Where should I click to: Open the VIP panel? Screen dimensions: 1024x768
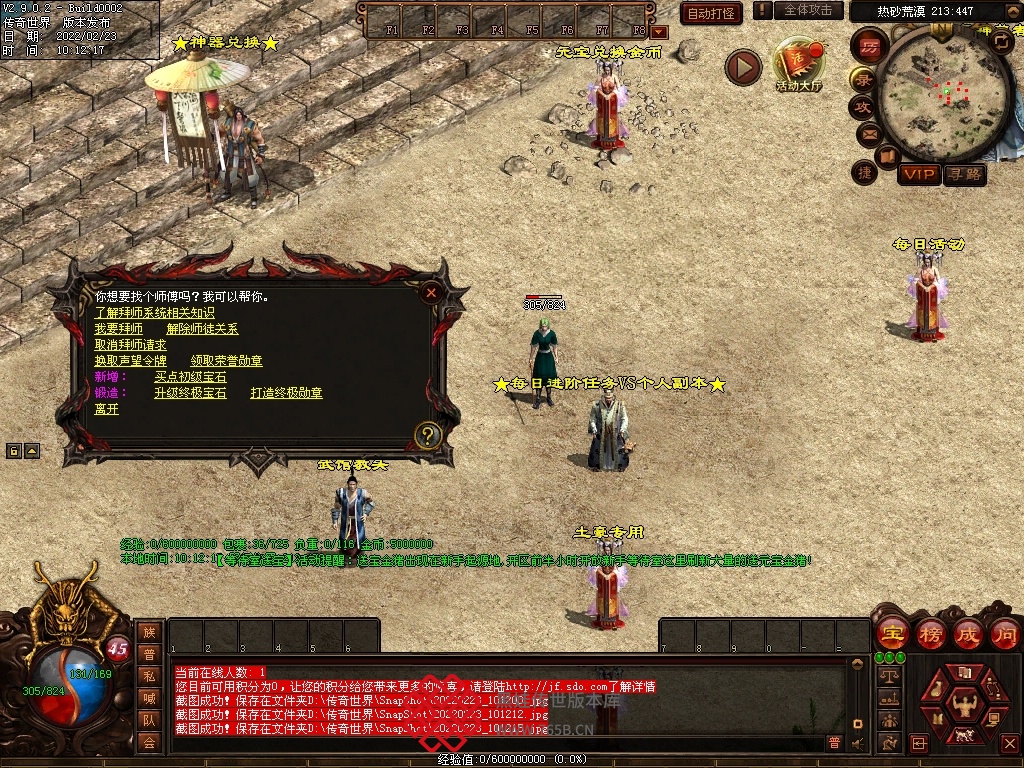click(x=918, y=175)
